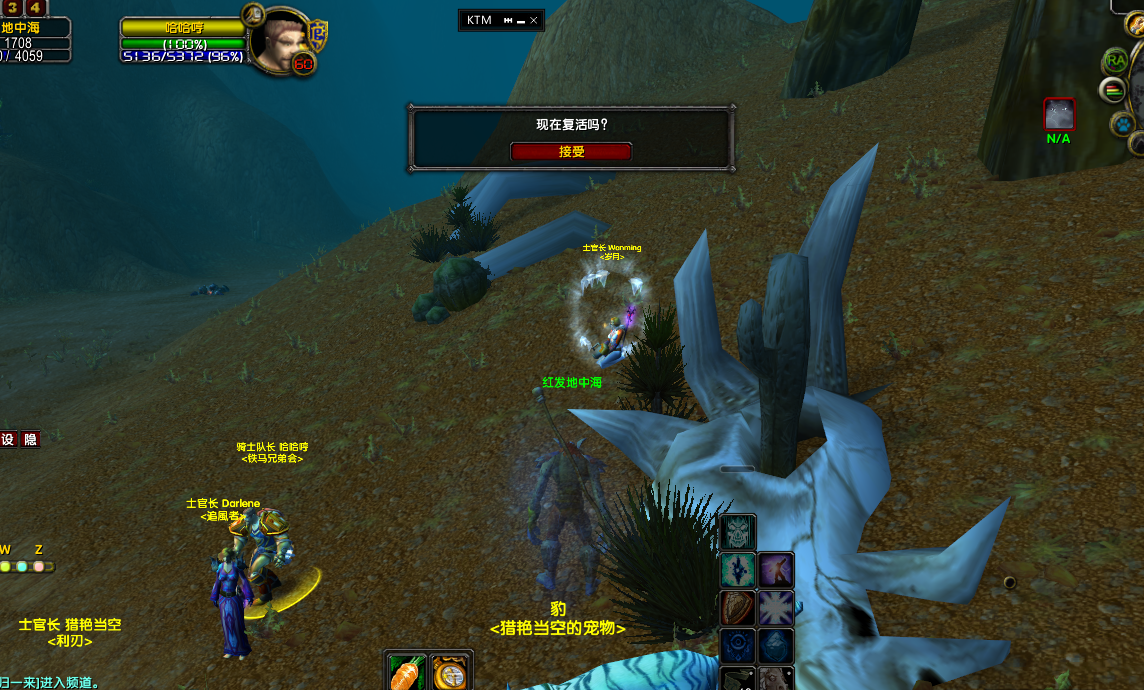Click the 设 settings button
The image size is (1144, 690).
[x=8, y=439]
